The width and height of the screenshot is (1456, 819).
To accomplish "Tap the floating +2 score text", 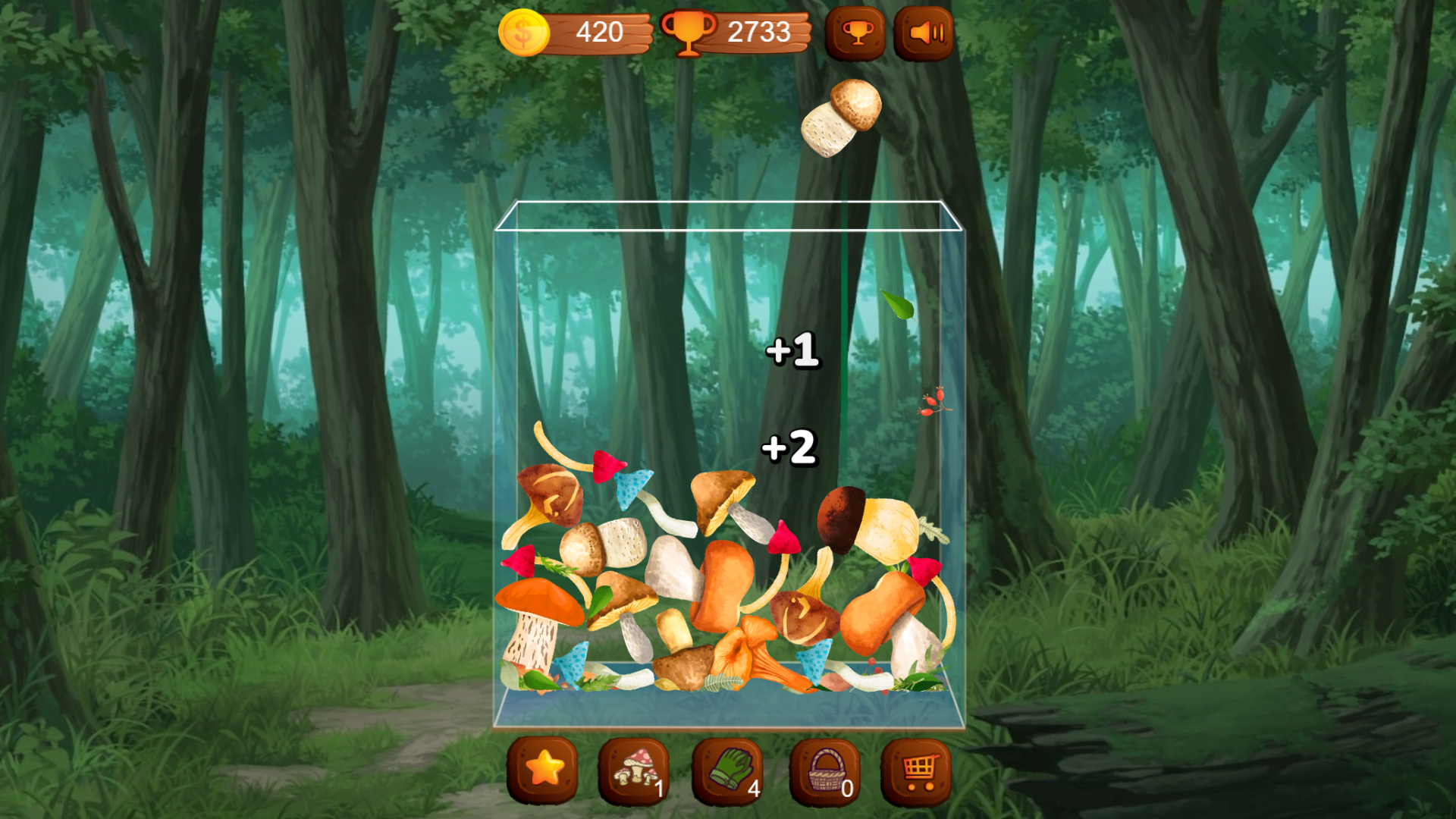I will pyautogui.click(x=789, y=449).
